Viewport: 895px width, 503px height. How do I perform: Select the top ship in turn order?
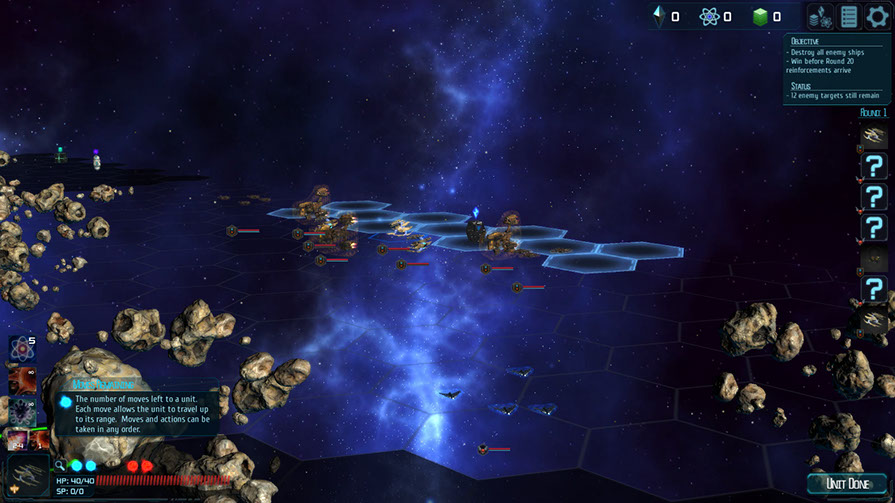[x=875, y=137]
